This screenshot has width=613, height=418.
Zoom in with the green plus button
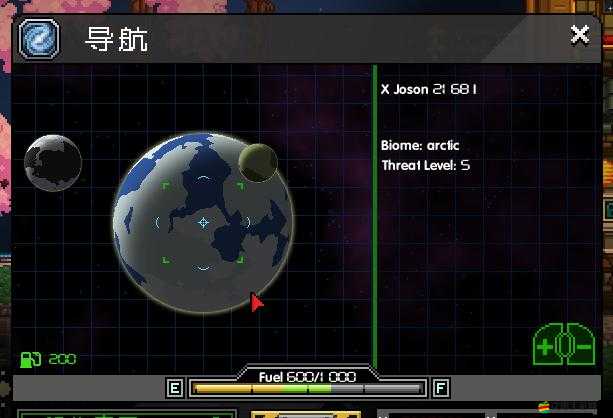pyautogui.click(x=544, y=348)
